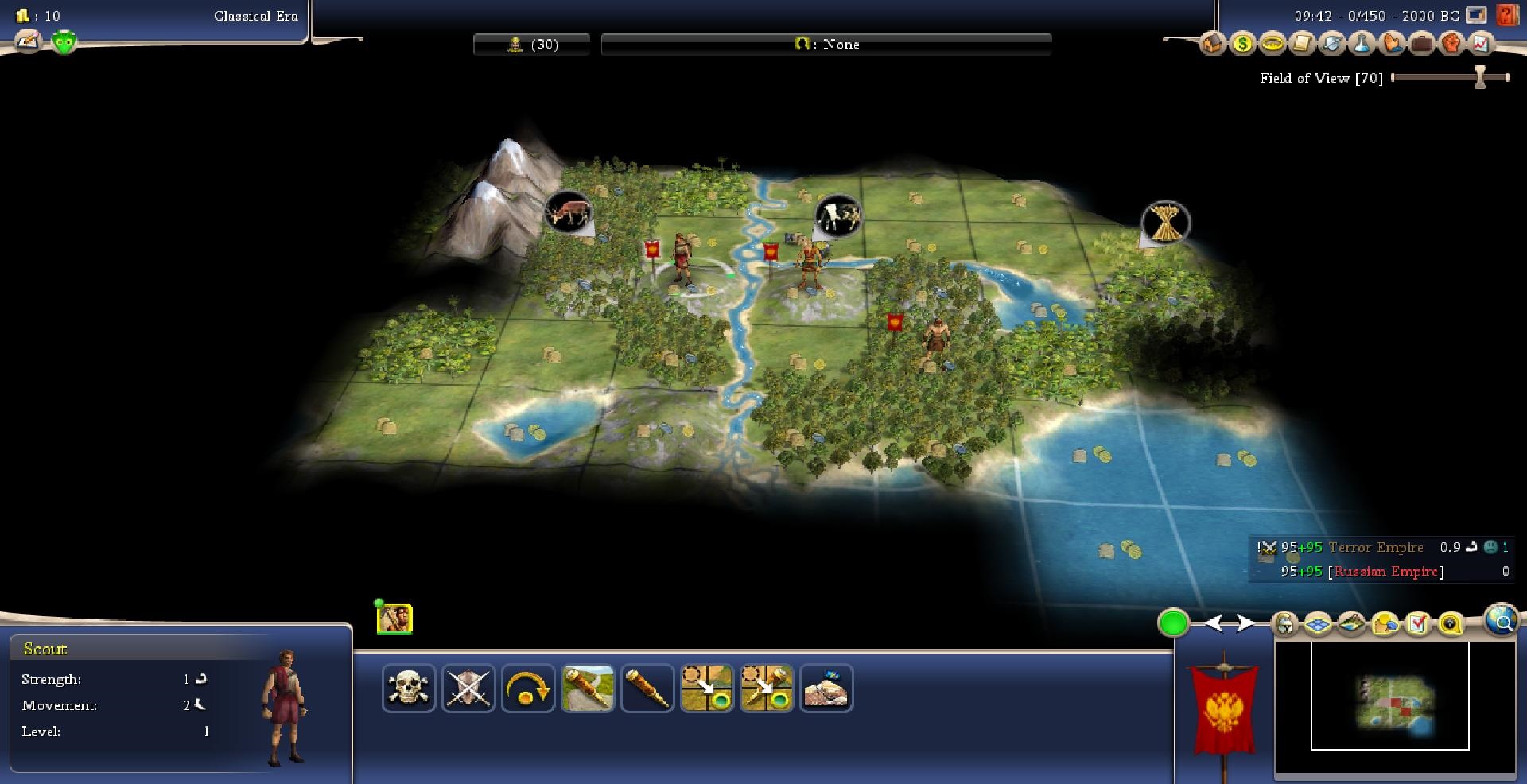Open the domestic advisor house icon
This screenshot has height=784, width=1527.
(x=1212, y=44)
